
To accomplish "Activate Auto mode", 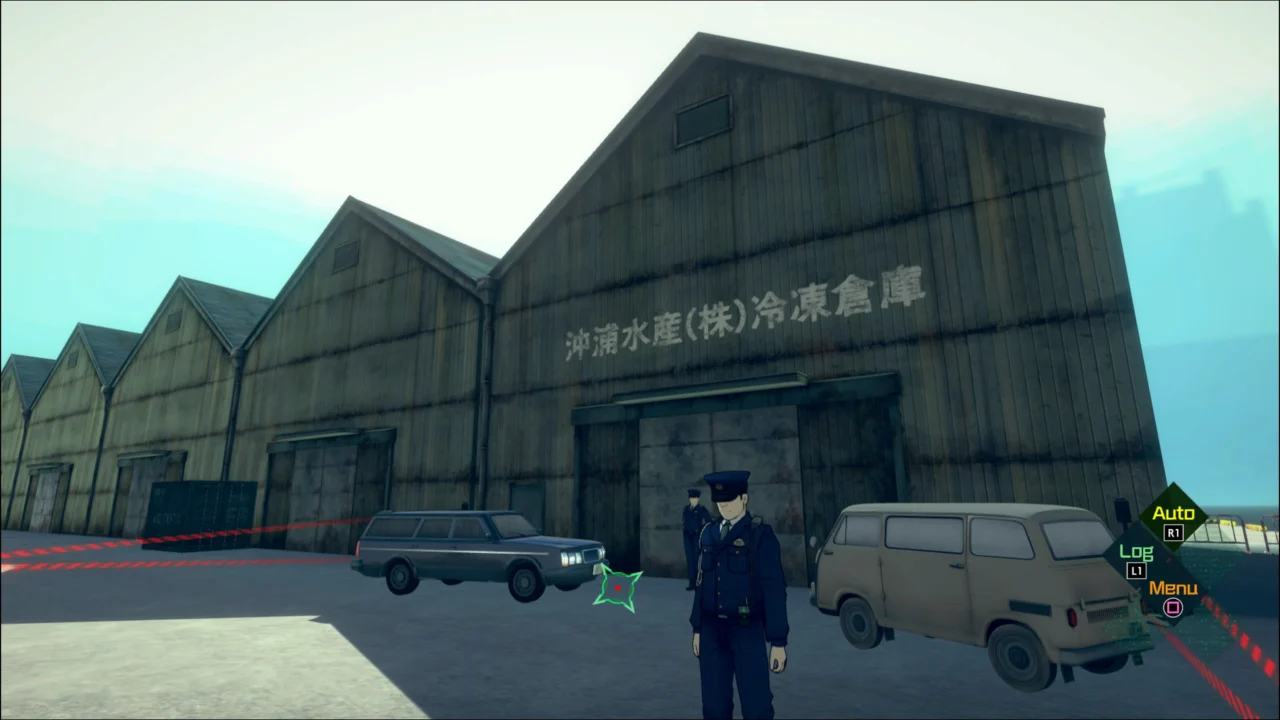I will pyautogui.click(x=1173, y=512).
